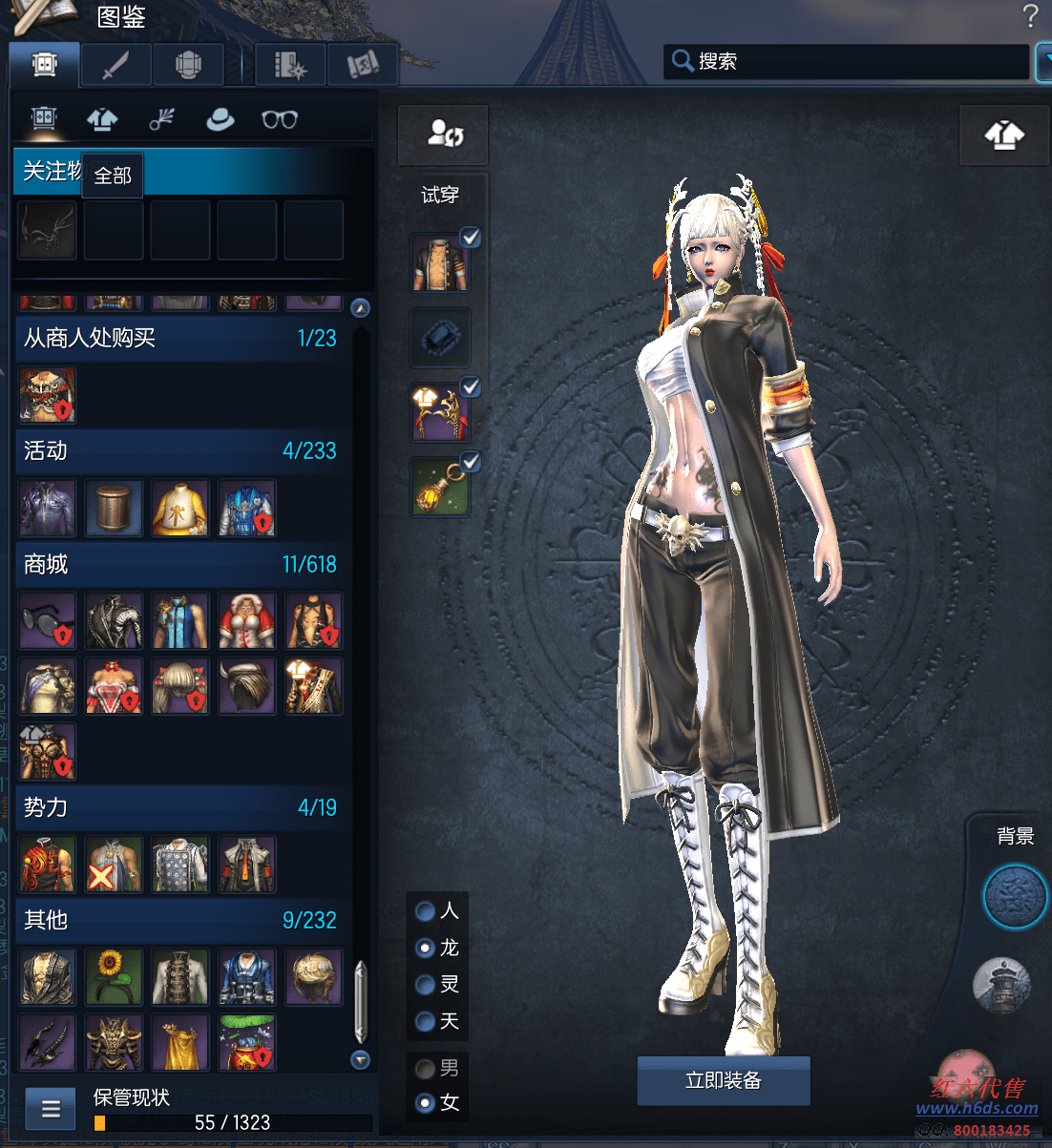Screen dimensions: 1052x1148
Task: Choose the blue circular background pattern
Action: 1016,897
